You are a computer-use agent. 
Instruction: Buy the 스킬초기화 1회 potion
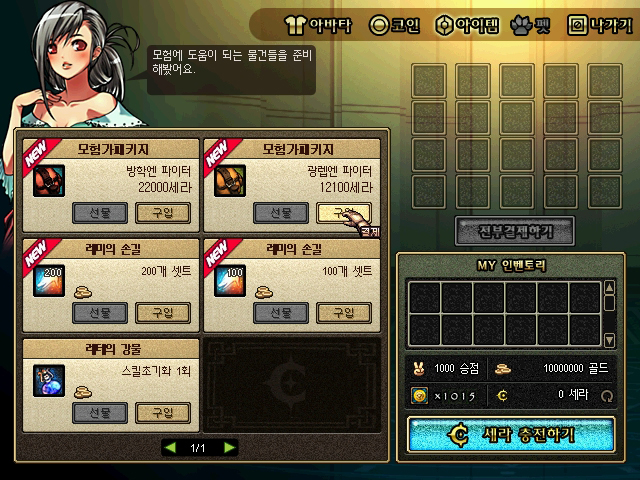(163, 412)
